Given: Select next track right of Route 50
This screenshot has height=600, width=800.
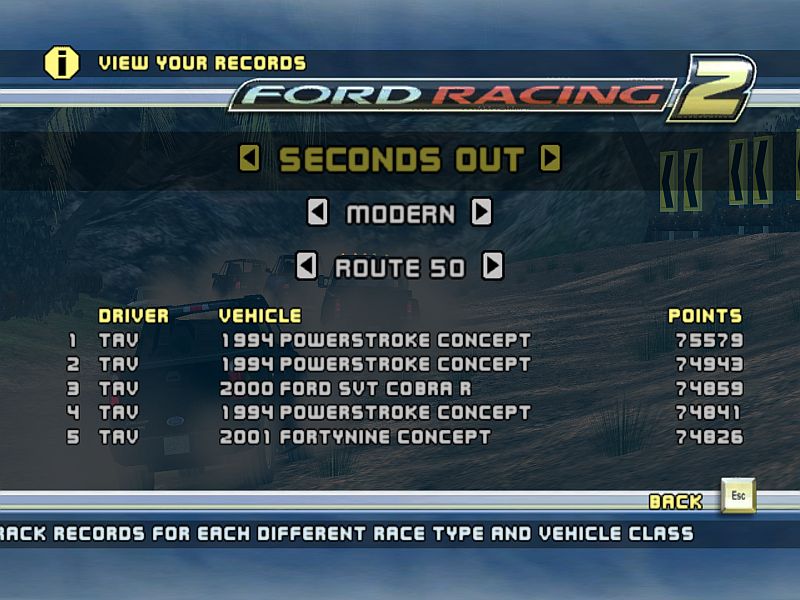Looking at the screenshot, I should tap(492, 267).
